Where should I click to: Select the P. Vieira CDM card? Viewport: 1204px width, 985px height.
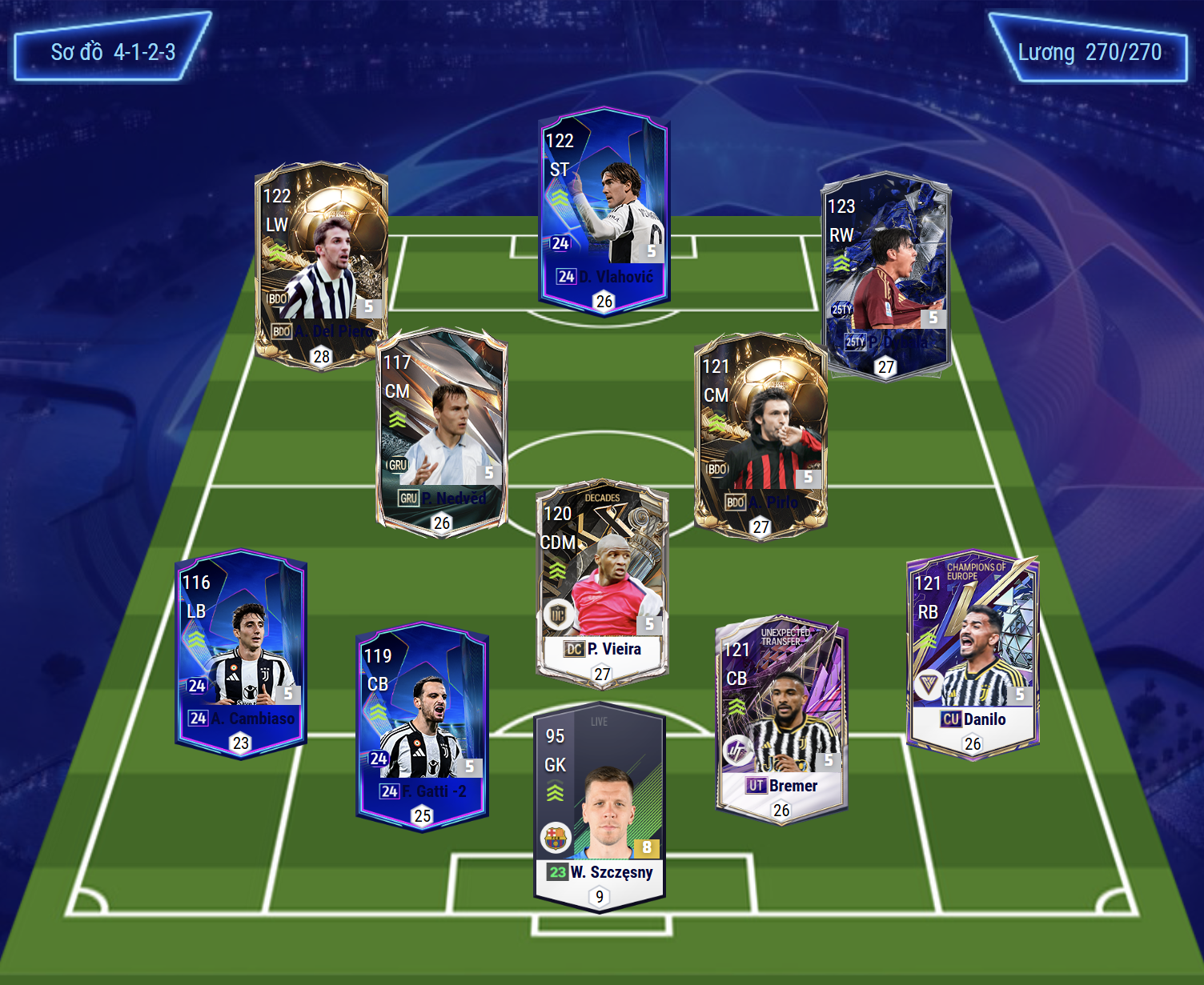(x=602, y=584)
